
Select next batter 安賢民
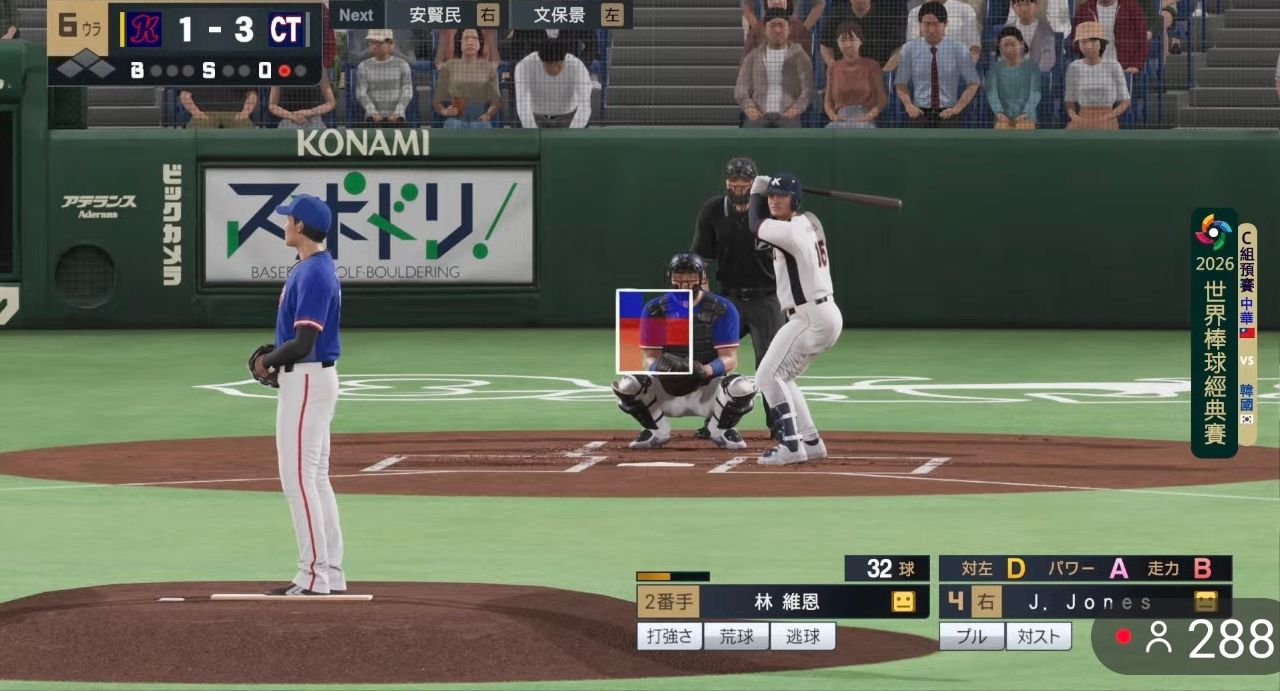coord(443,15)
